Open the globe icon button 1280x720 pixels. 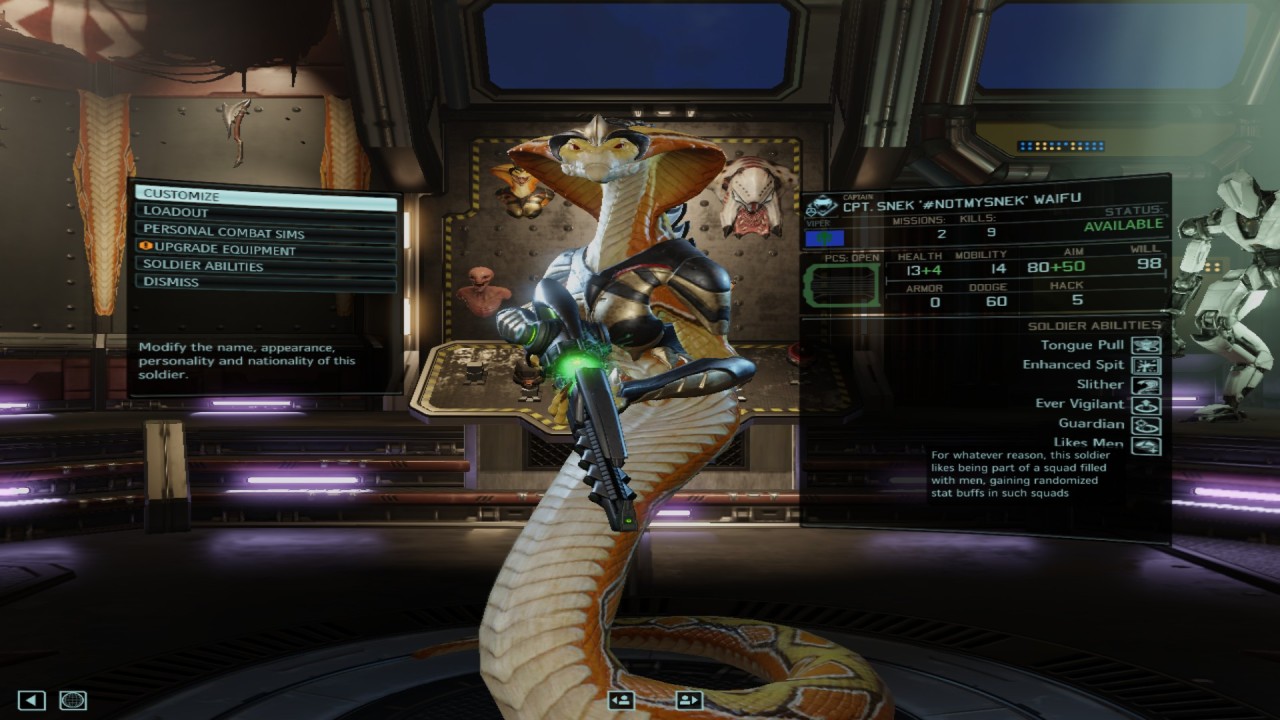[73, 700]
